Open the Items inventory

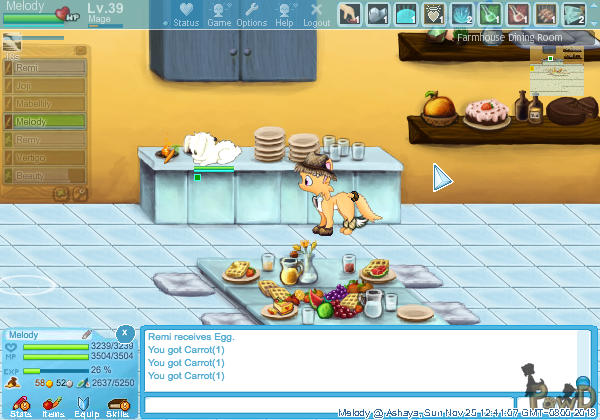(53, 405)
